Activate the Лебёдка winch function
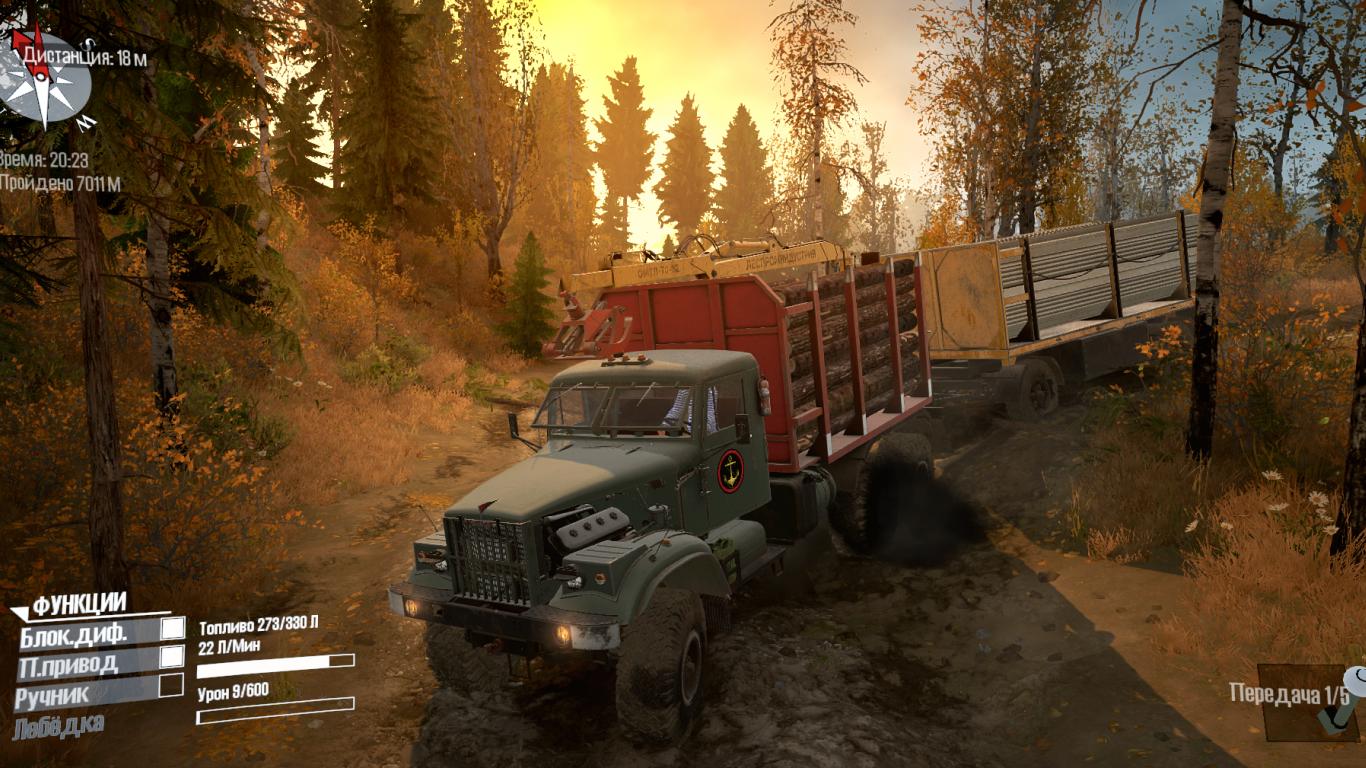The height and width of the screenshot is (768, 1366). pos(58,724)
